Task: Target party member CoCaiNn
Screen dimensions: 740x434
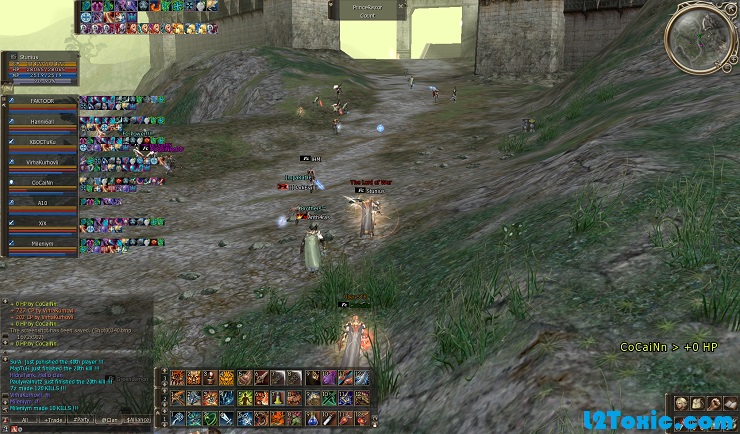Action: (x=42, y=183)
